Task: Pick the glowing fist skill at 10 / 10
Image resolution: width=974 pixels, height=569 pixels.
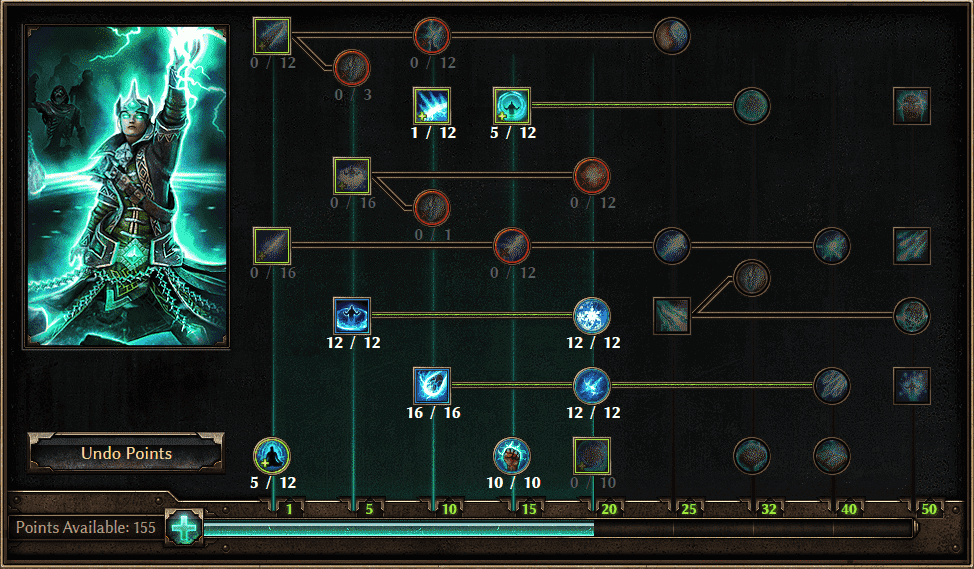Action: [512, 456]
